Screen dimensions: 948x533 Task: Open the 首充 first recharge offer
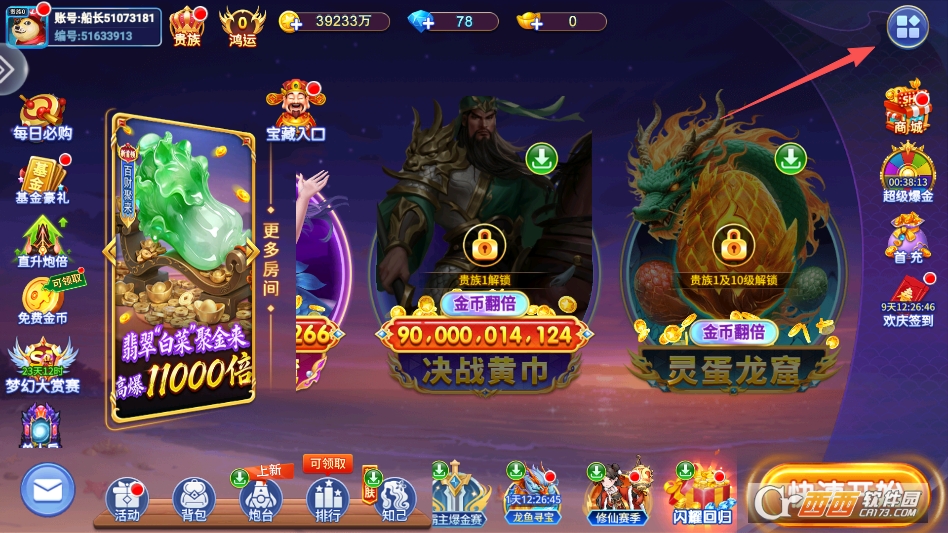click(907, 241)
